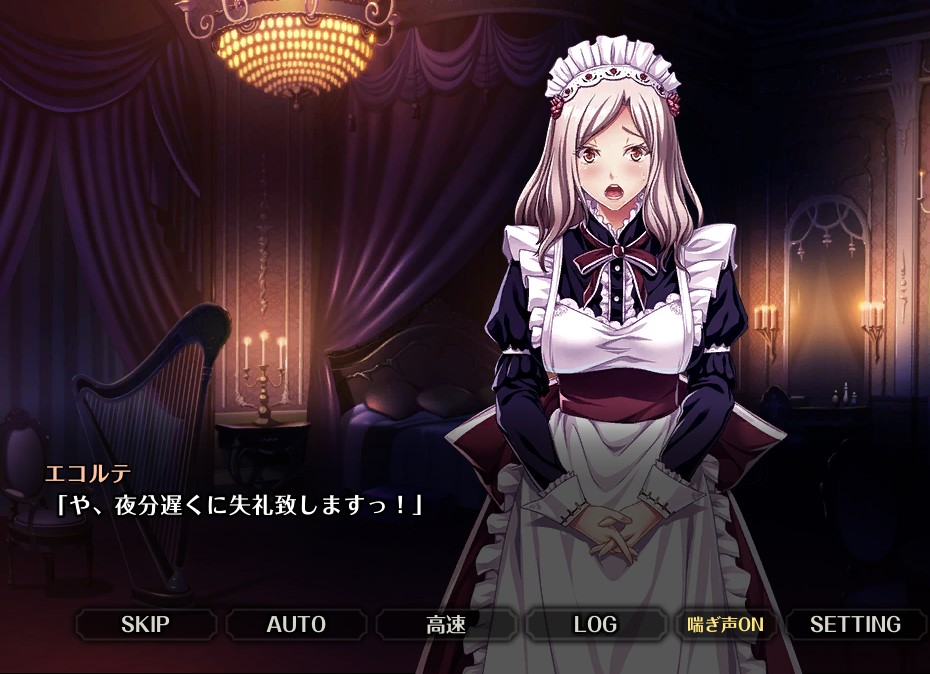Click the SKIP button
Viewport: 930px width, 674px height.
146,625
